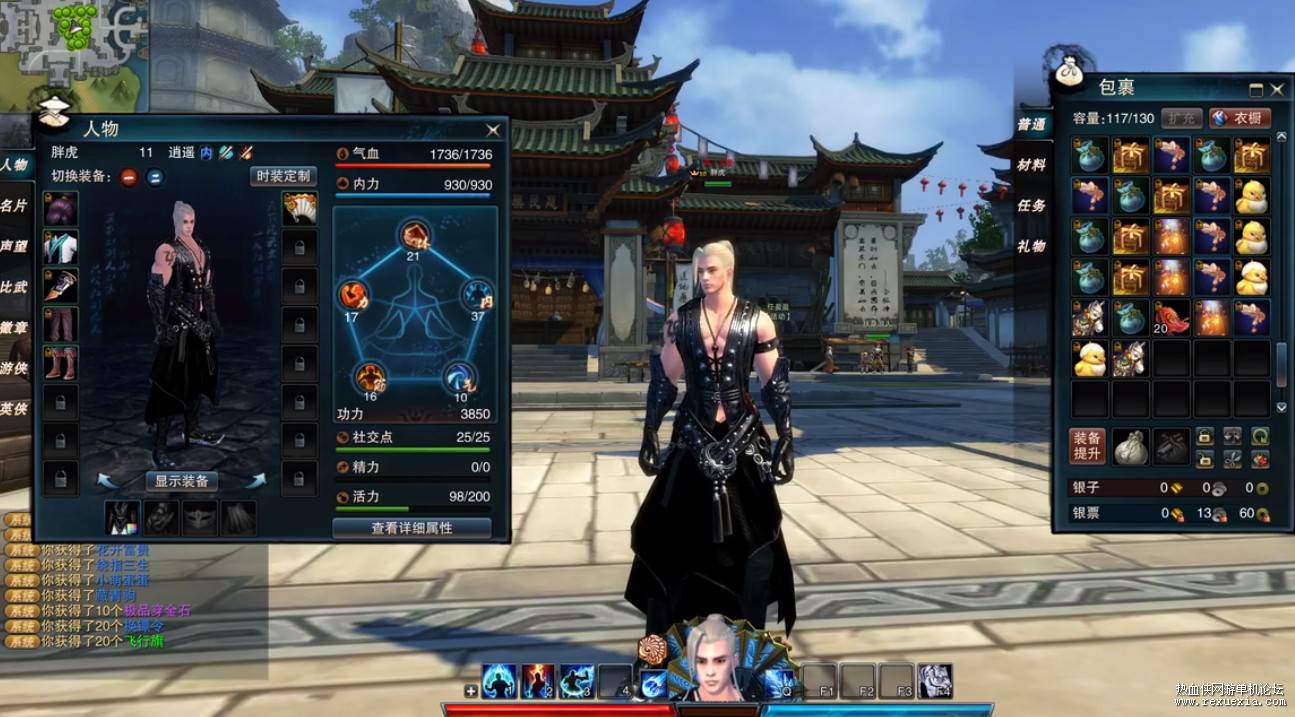Click the 装备提升 equipment upgrade button

coord(1087,446)
